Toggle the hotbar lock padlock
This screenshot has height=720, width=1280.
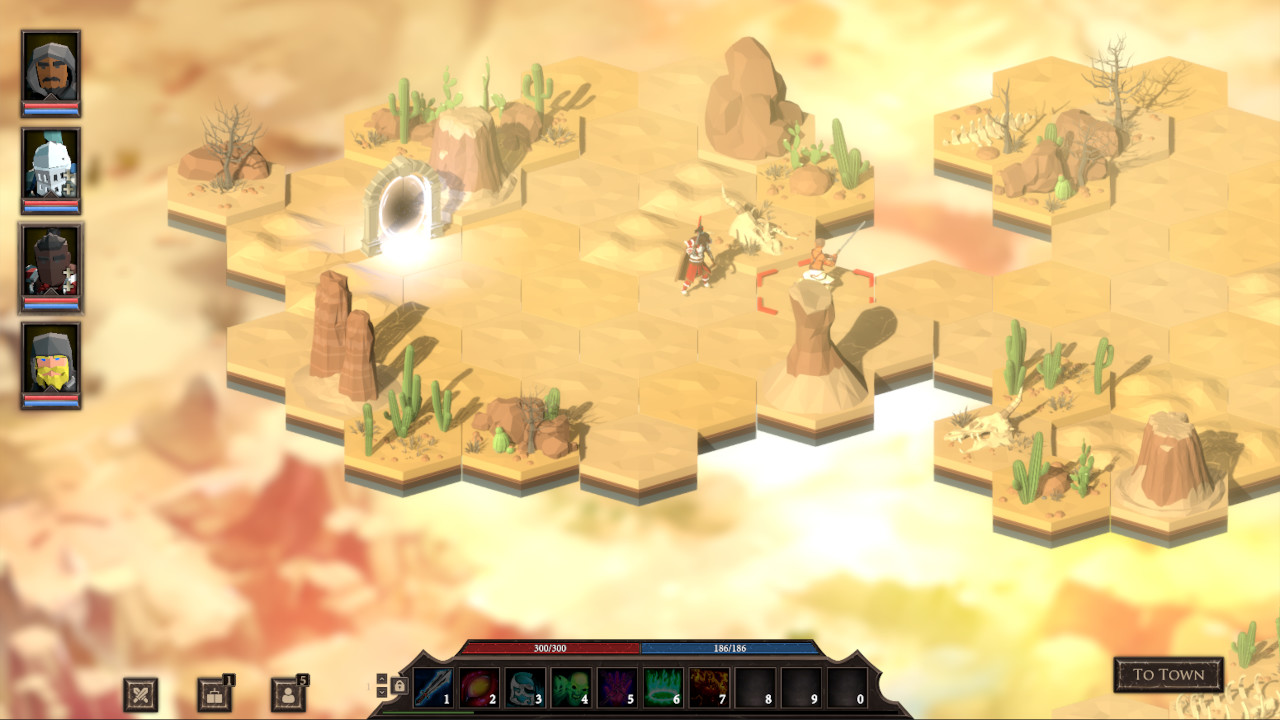tap(399, 685)
